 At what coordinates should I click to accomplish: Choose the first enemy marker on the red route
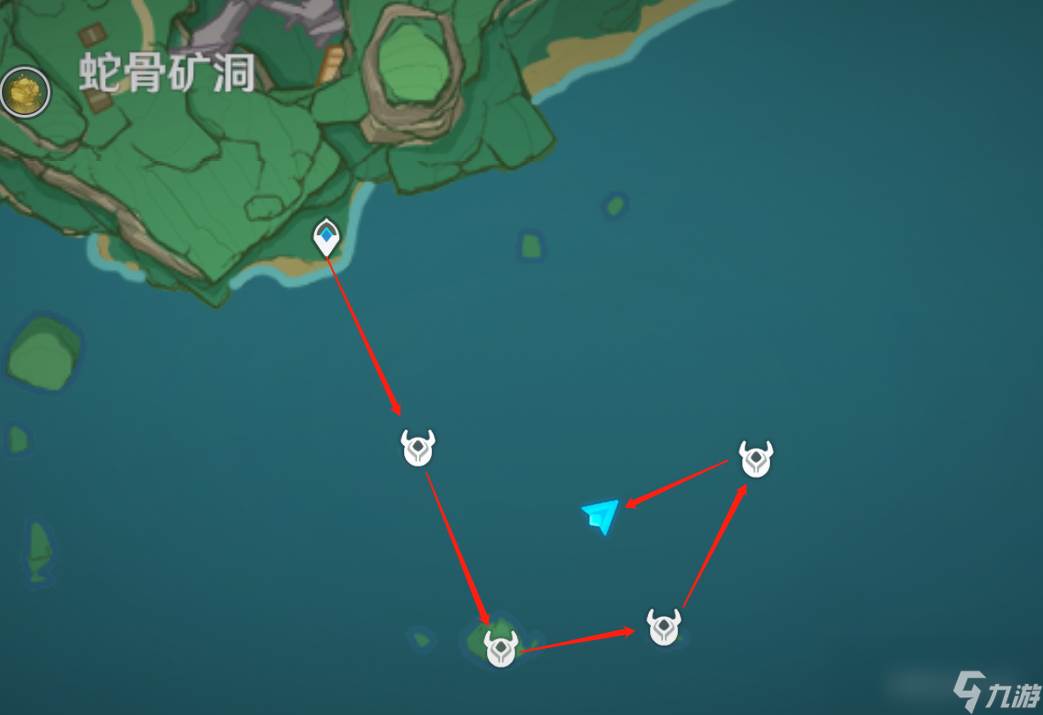coord(417,448)
